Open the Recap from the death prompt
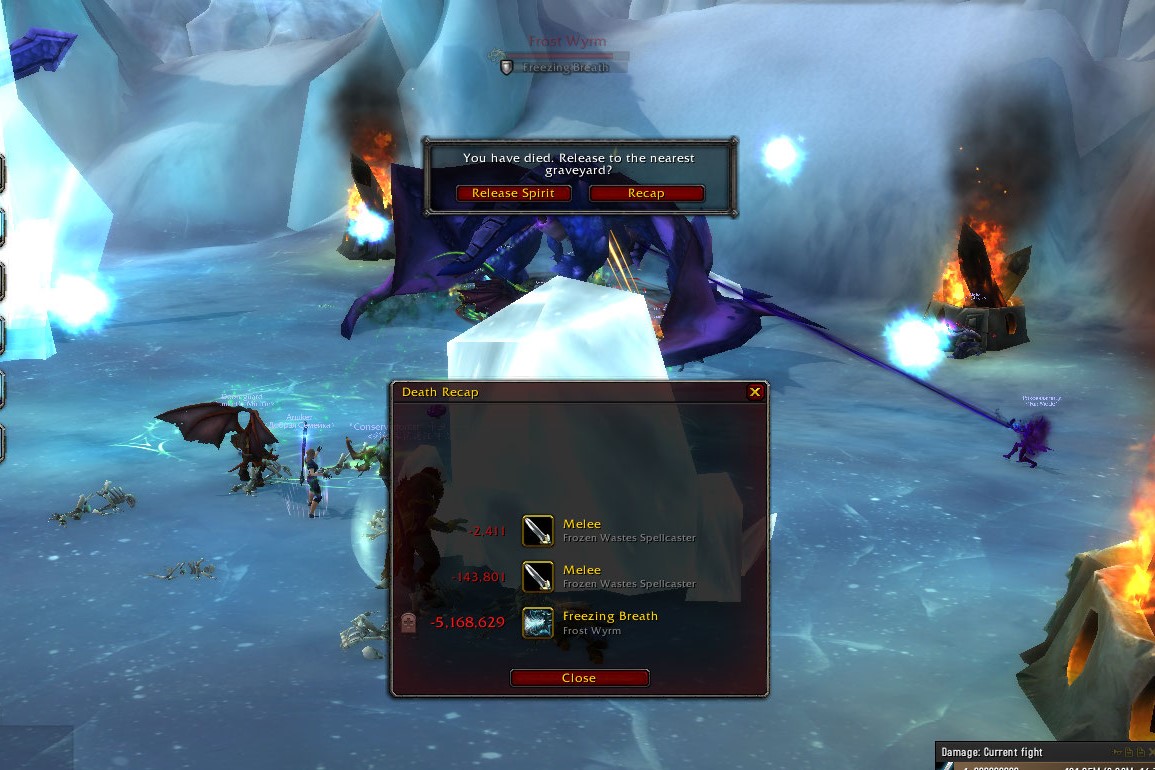1155x770 pixels. [646, 193]
